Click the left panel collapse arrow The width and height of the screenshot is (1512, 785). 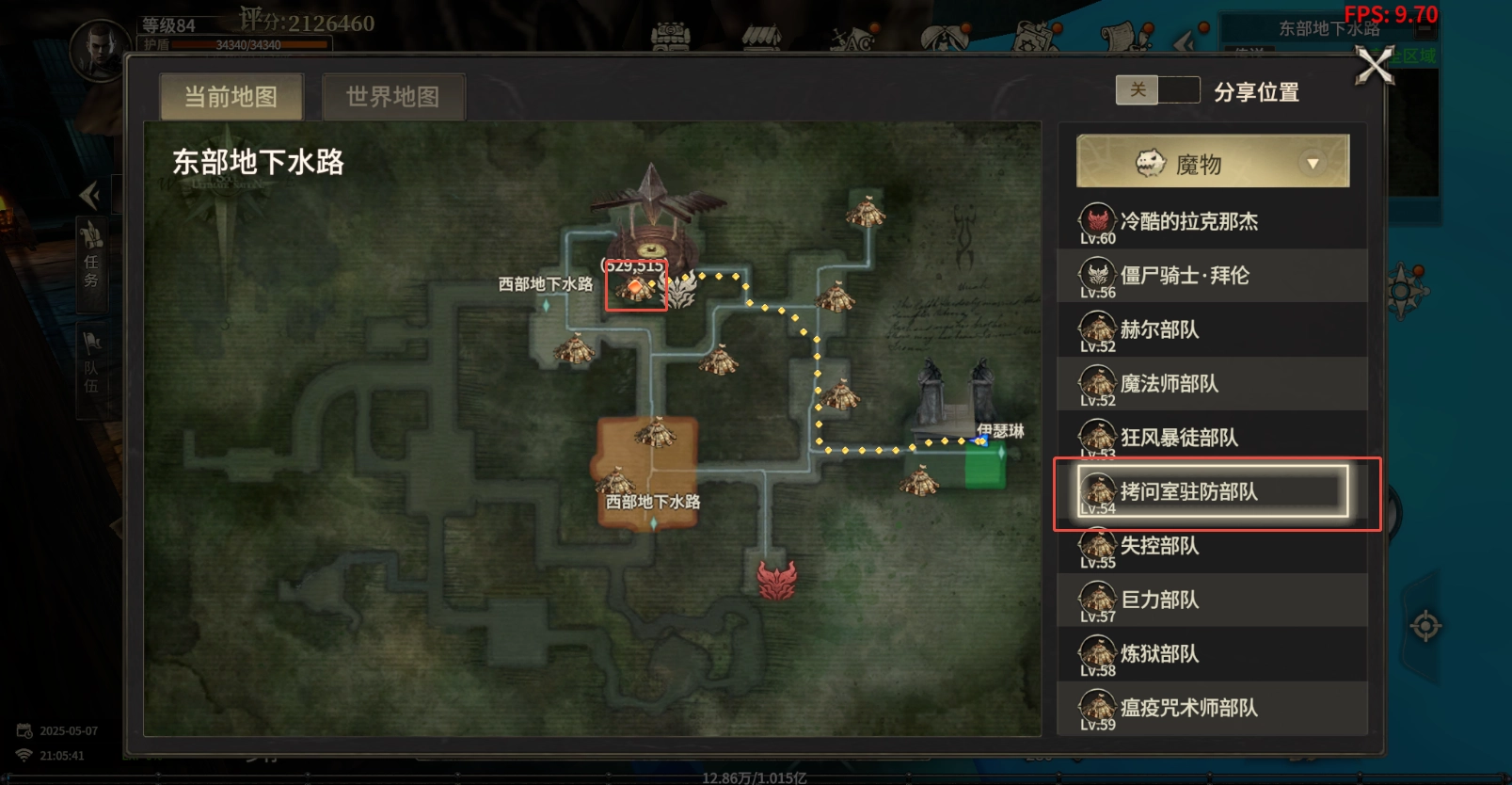[x=90, y=194]
